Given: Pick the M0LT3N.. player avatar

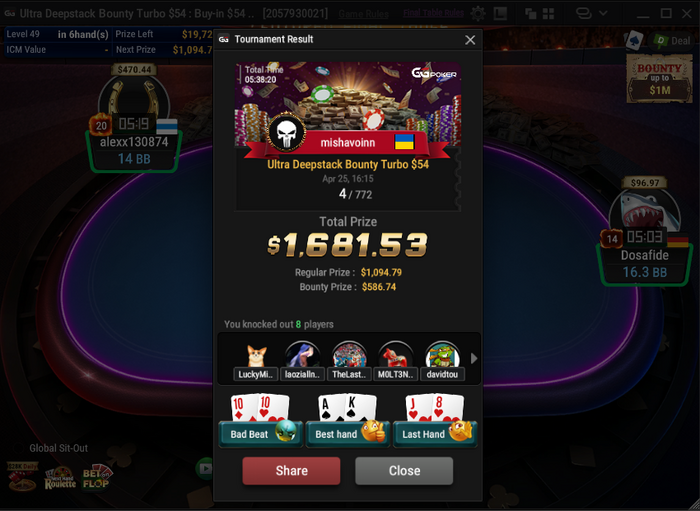Looking at the screenshot, I should pyautogui.click(x=396, y=357).
